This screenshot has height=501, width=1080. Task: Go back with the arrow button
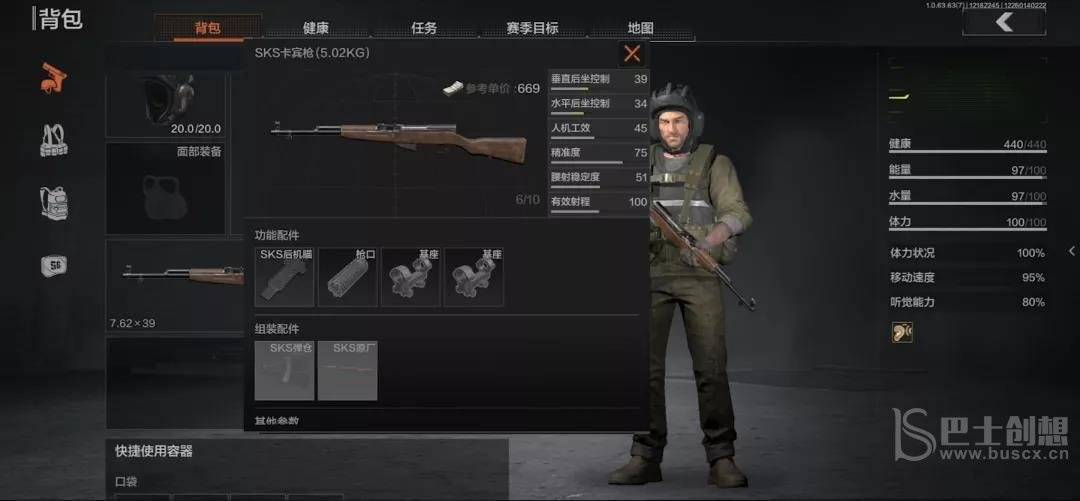point(1003,23)
